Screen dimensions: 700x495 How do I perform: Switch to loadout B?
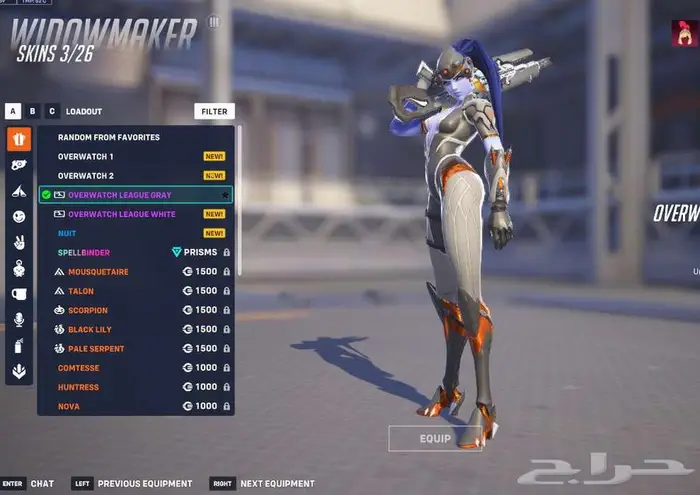click(33, 112)
